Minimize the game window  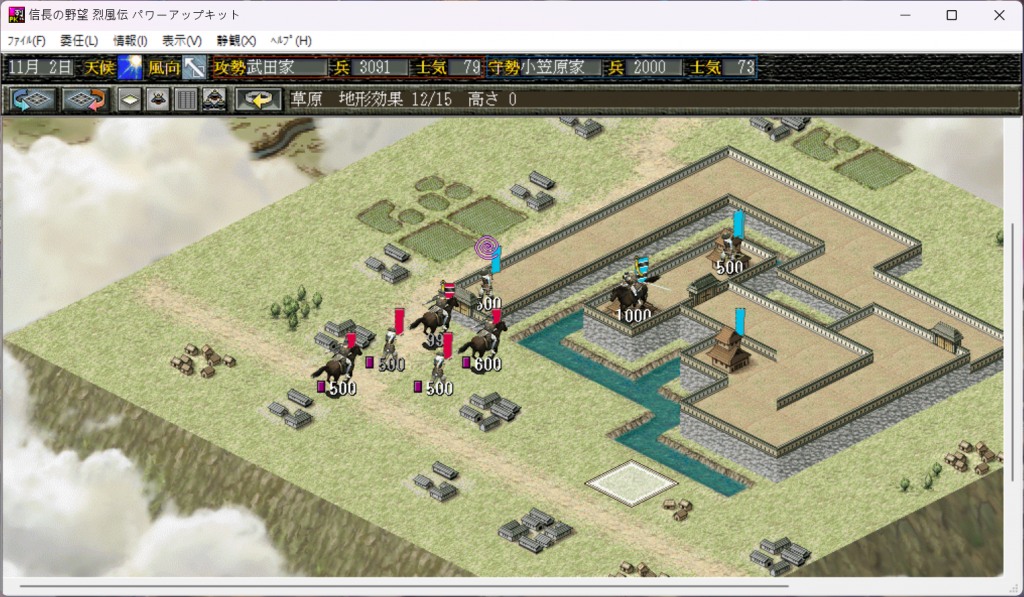pyautogui.click(x=904, y=15)
